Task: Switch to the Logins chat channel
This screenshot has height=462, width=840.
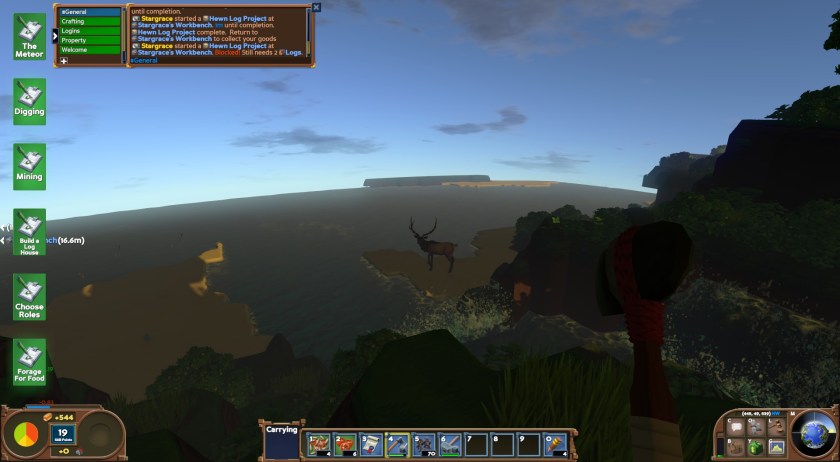Action: point(89,31)
